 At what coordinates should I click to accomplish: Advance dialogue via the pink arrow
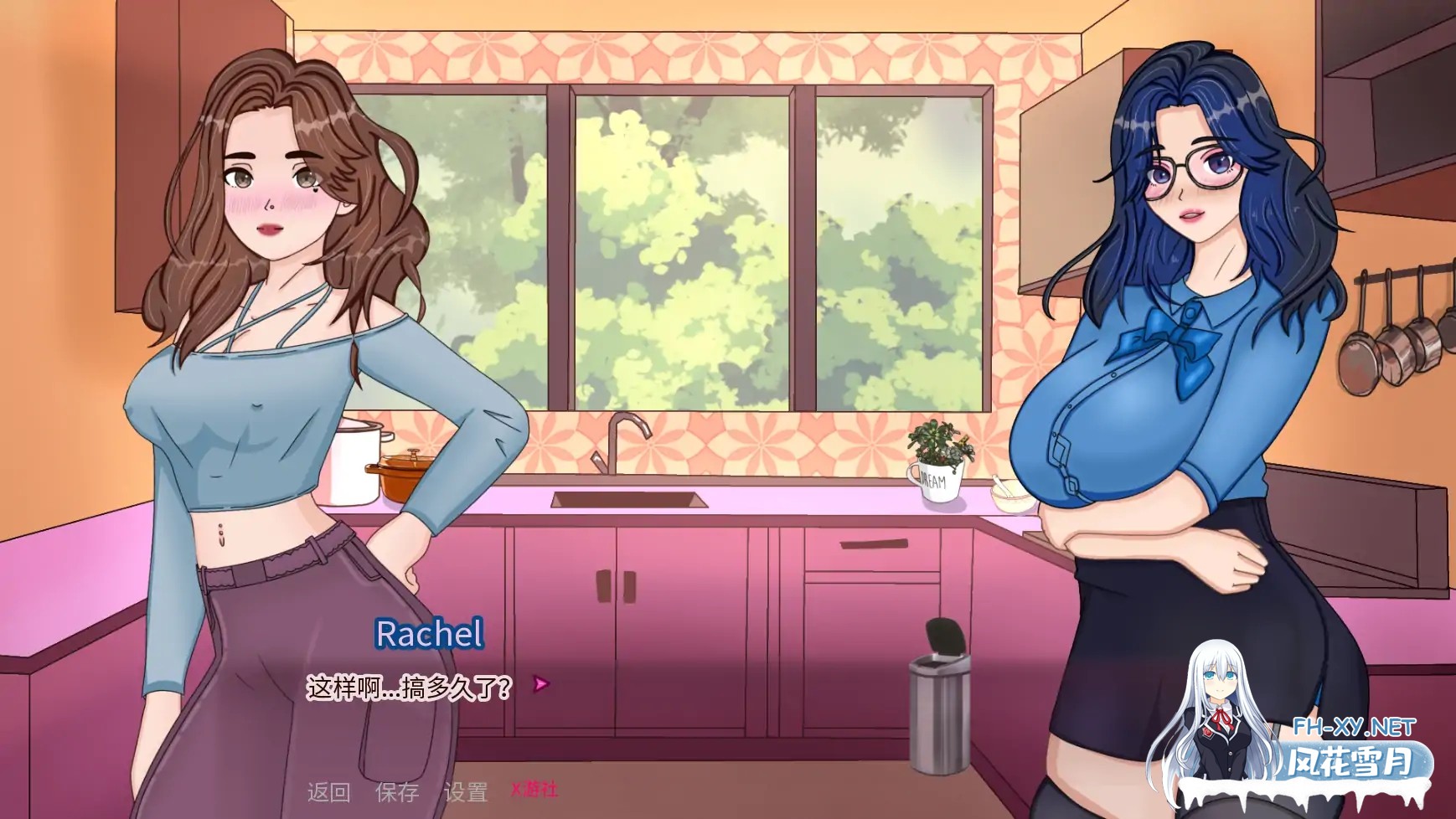pyautogui.click(x=541, y=684)
